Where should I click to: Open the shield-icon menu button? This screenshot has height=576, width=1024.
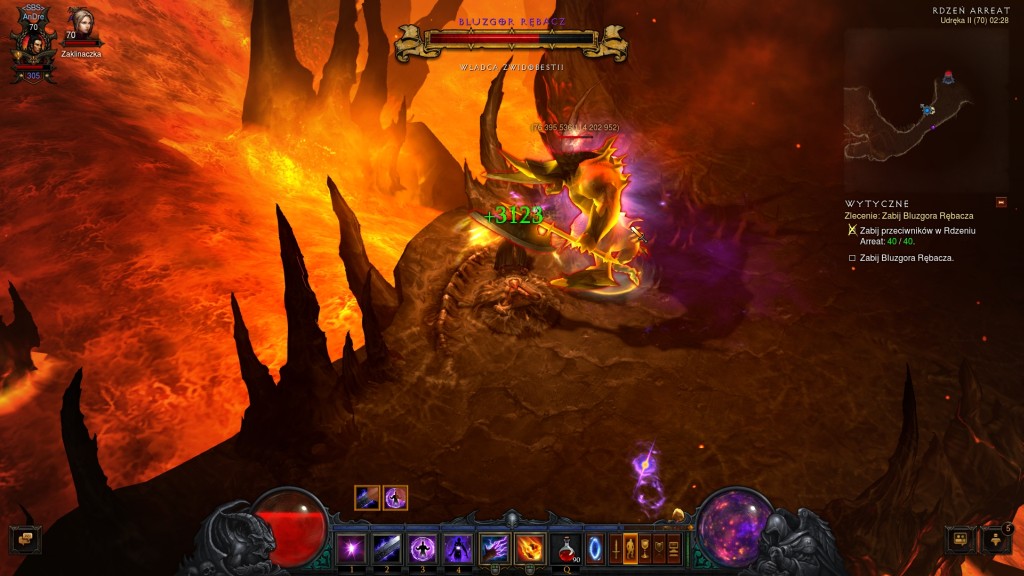point(659,548)
